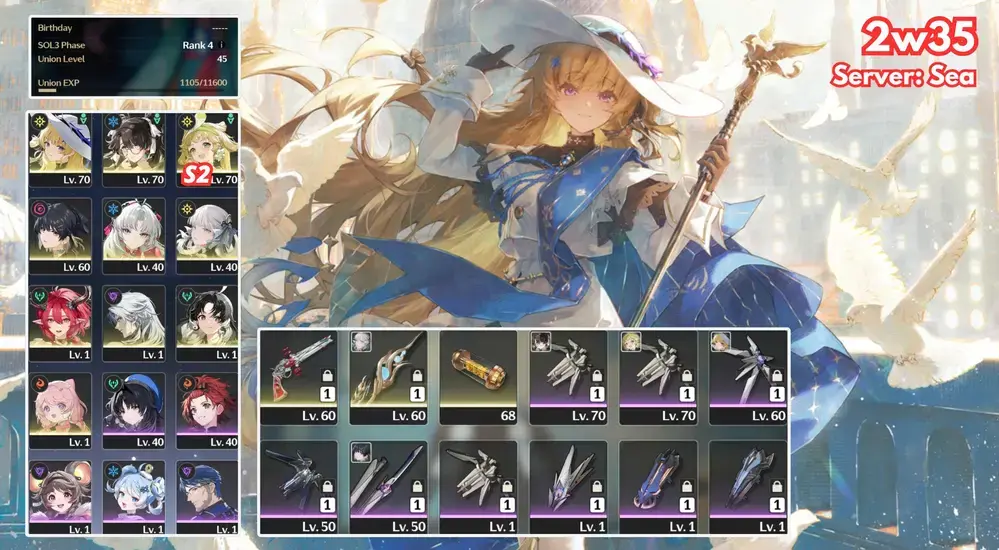This screenshot has height=550, width=999.
Task: Choose the pink-haired cat-eared character
Action: tap(61, 410)
